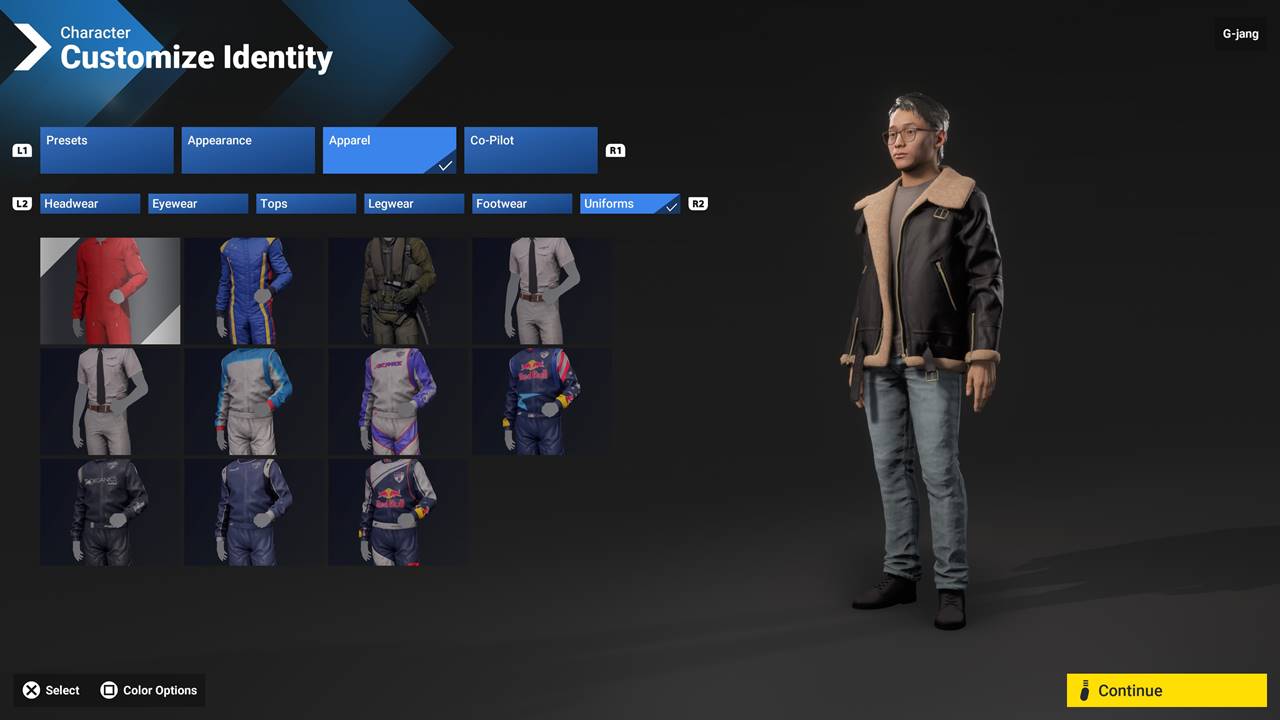This screenshot has height=720, width=1280.
Task: Open the Presets tab
Action: click(x=107, y=150)
